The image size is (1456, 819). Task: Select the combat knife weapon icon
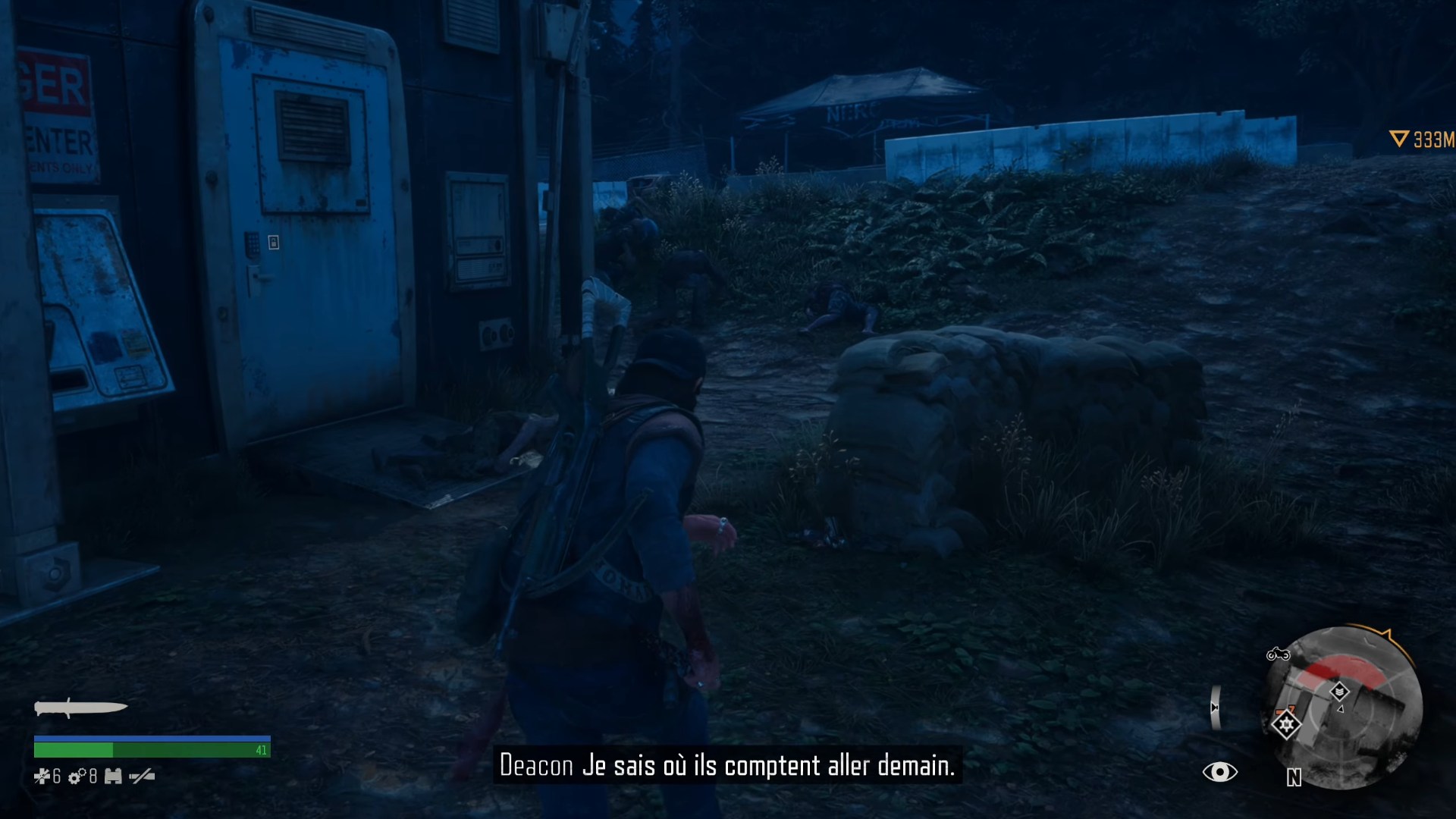pos(81,707)
